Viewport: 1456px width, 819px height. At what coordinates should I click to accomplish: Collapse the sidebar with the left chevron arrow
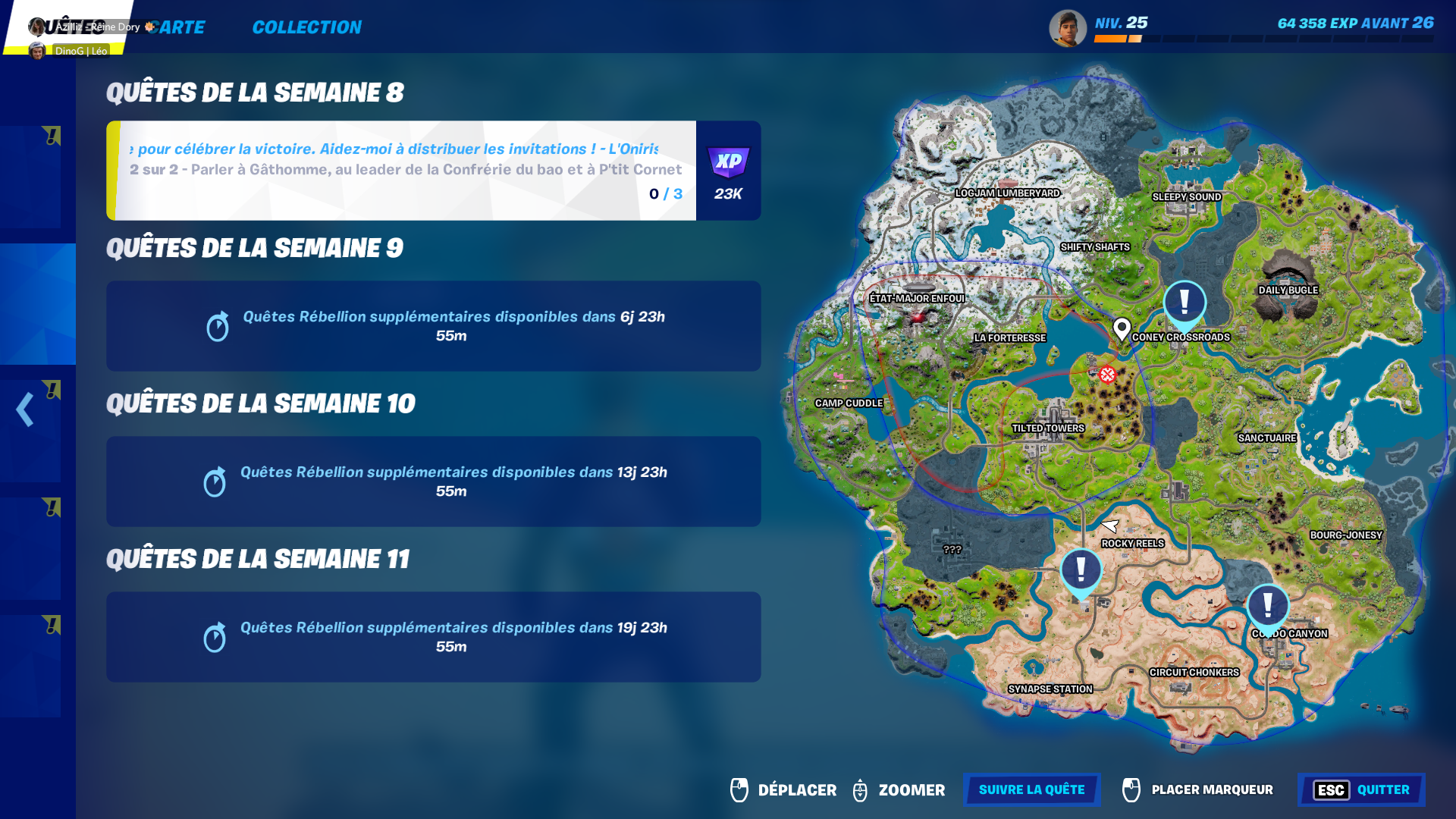click(24, 409)
